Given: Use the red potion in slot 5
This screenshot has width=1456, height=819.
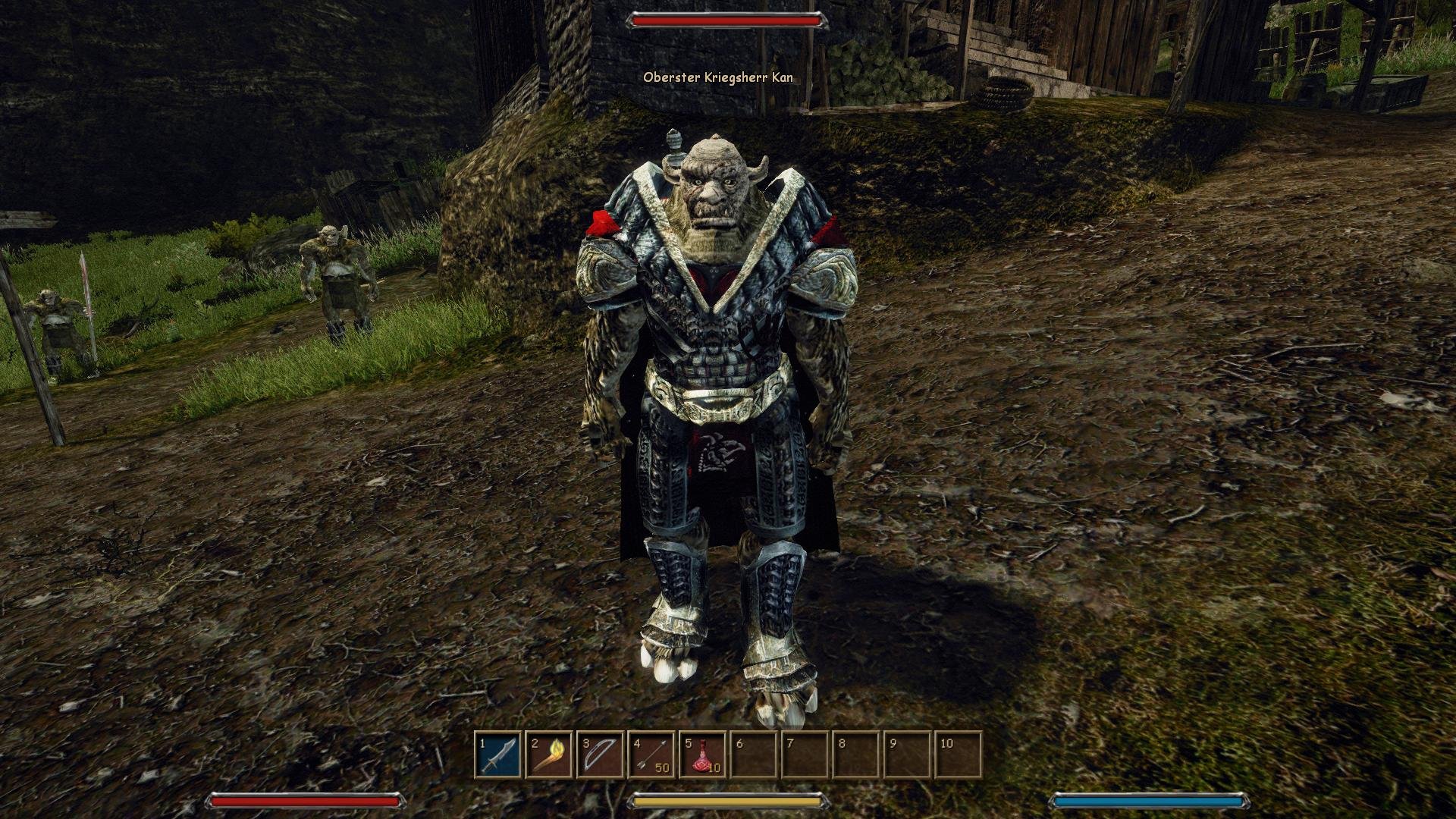Looking at the screenshot, I should 703,755.
